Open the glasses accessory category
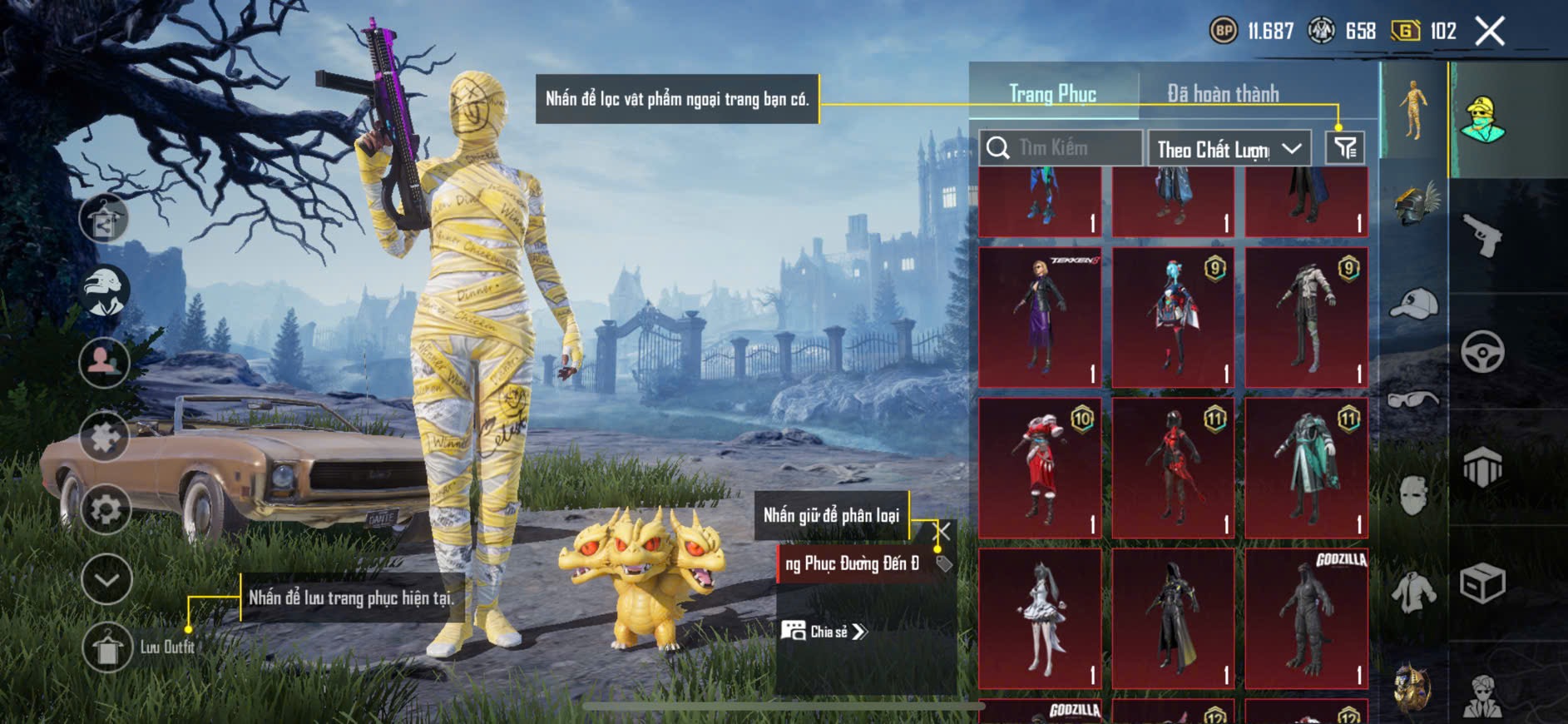The width and height of the screenshot is (1568, 724). [1413, 400]
